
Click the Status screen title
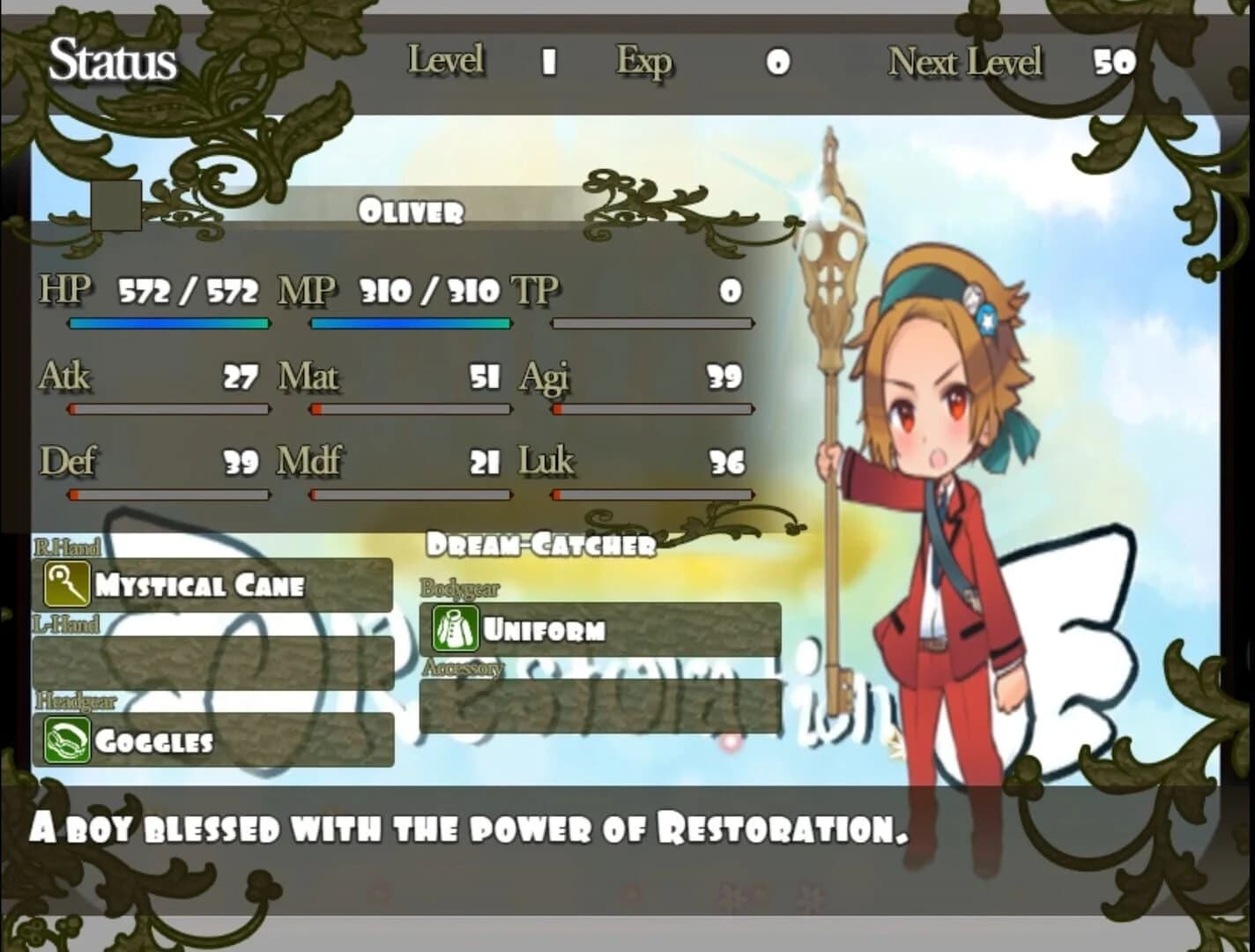click(x=111, y=61)
